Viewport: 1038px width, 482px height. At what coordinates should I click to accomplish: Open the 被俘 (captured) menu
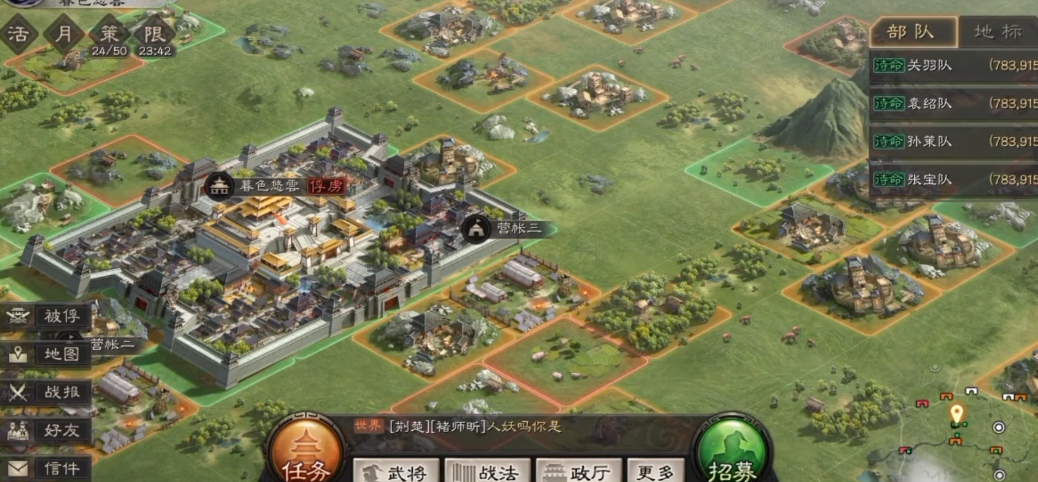click(x=48, y=317)
